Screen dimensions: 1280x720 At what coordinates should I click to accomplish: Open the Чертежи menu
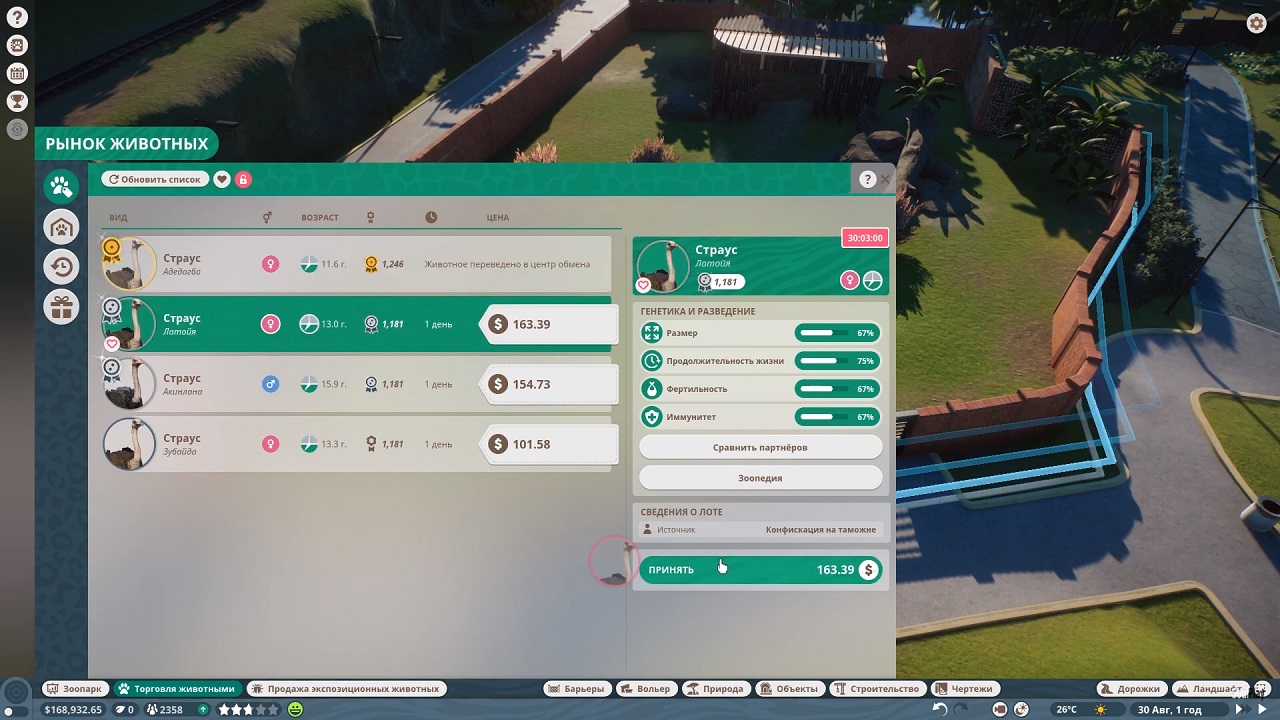tap(964, 689)
